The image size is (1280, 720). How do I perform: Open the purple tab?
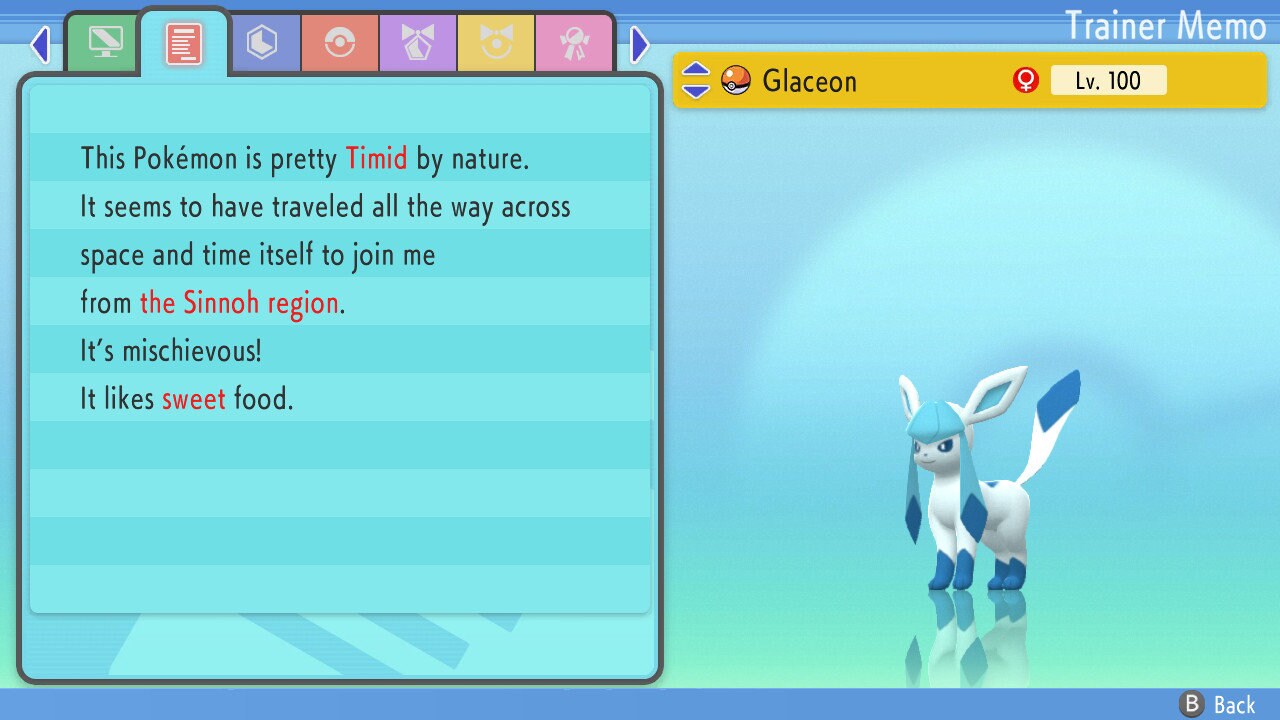click(418, 43)
